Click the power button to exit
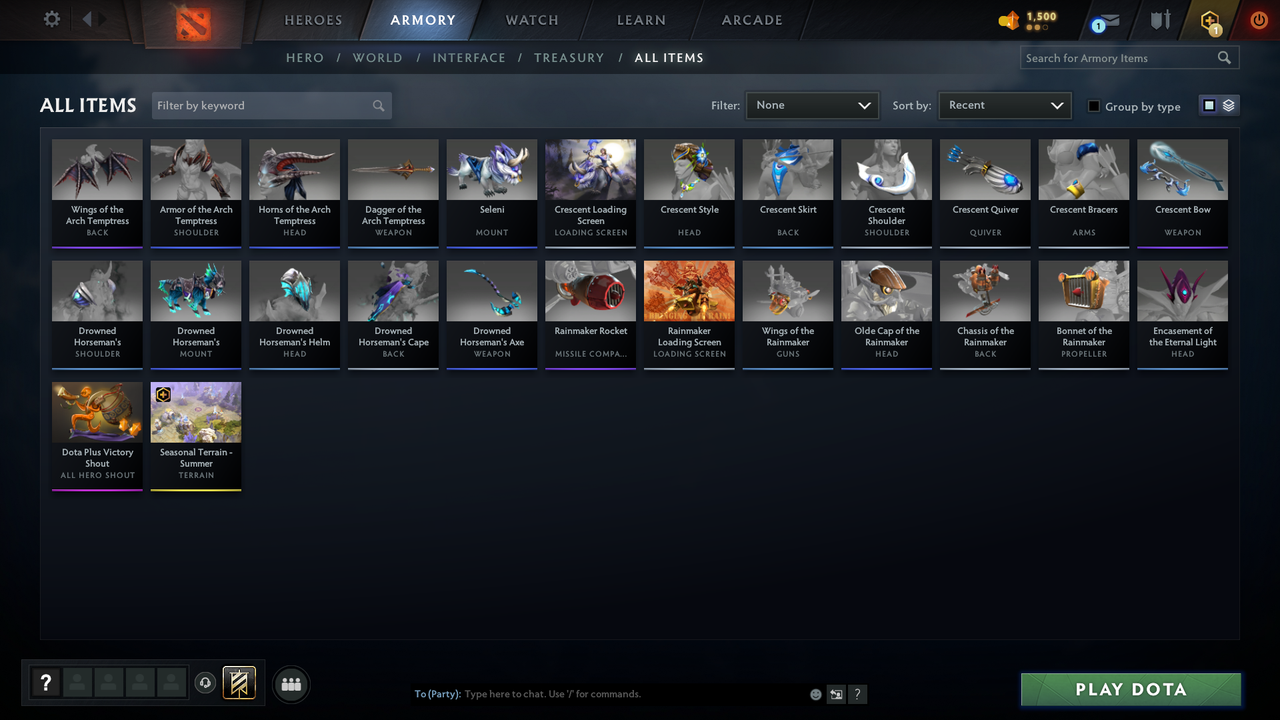1280x720 pixels. 1258,18
